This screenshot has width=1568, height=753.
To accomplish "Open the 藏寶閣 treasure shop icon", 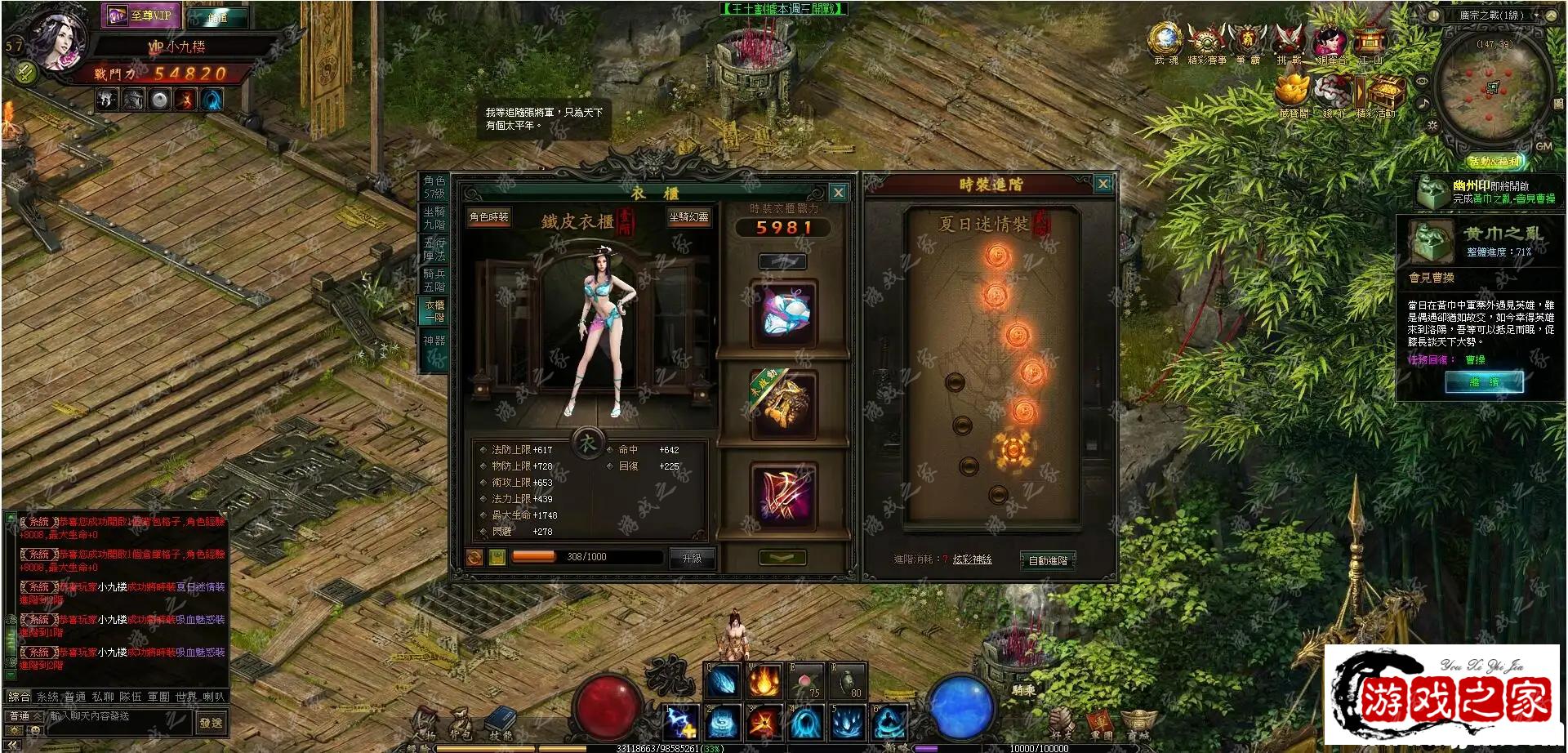I will point(1294,94).
